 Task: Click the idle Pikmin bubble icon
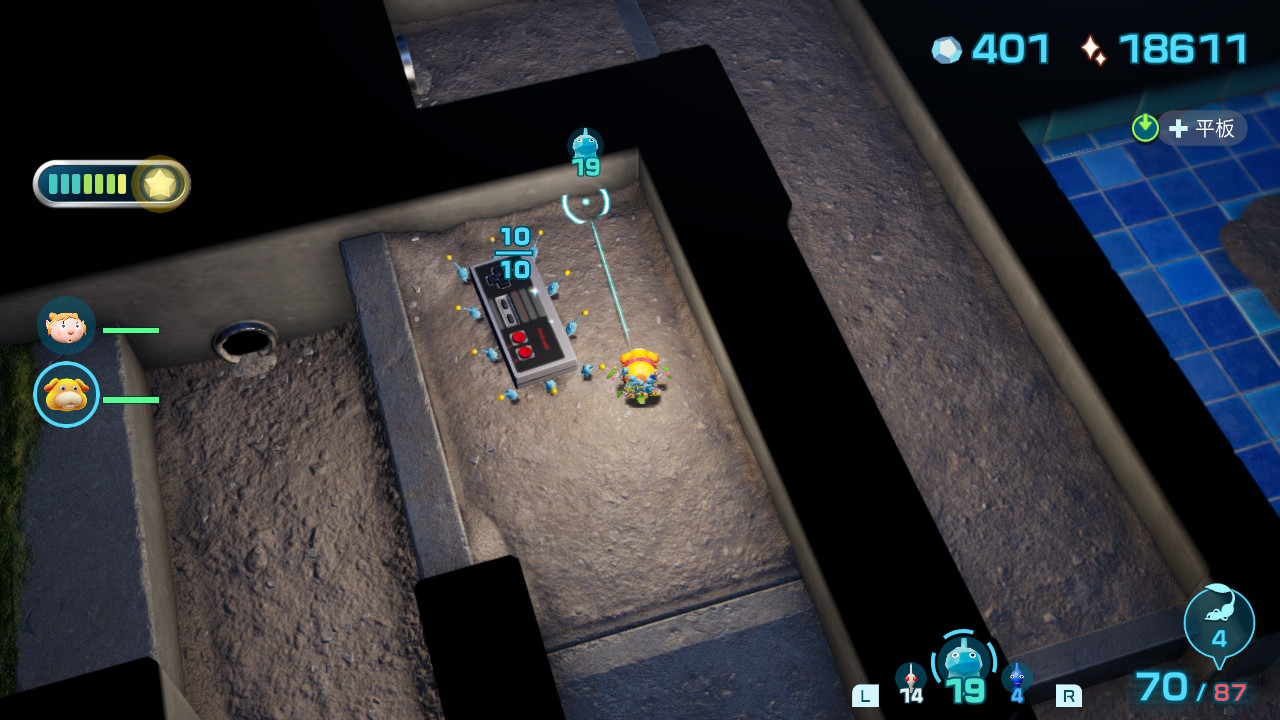point(1218,624)
